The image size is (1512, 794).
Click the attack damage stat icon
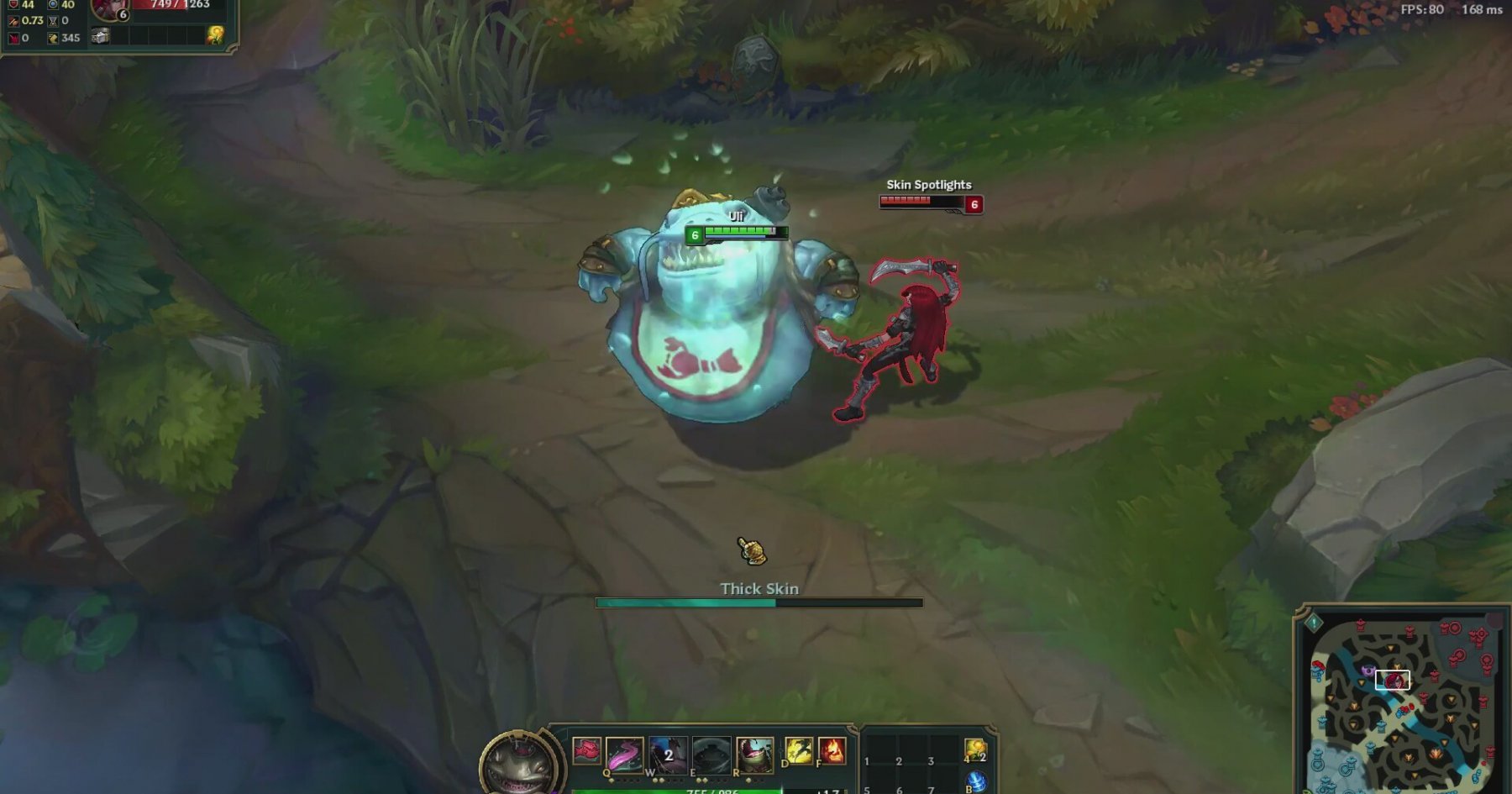point(13,20)
